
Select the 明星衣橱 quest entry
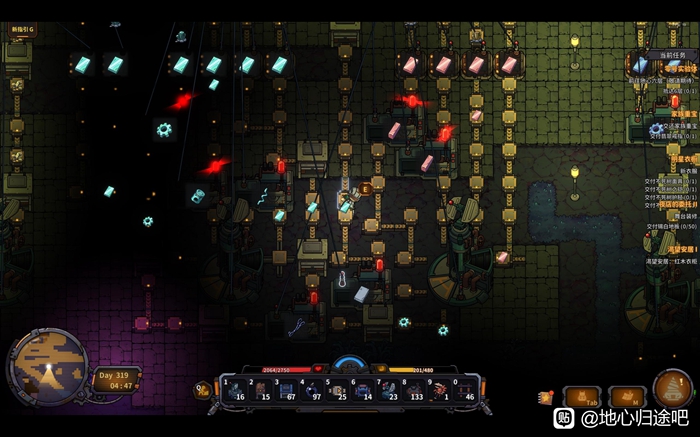[682, 158]
